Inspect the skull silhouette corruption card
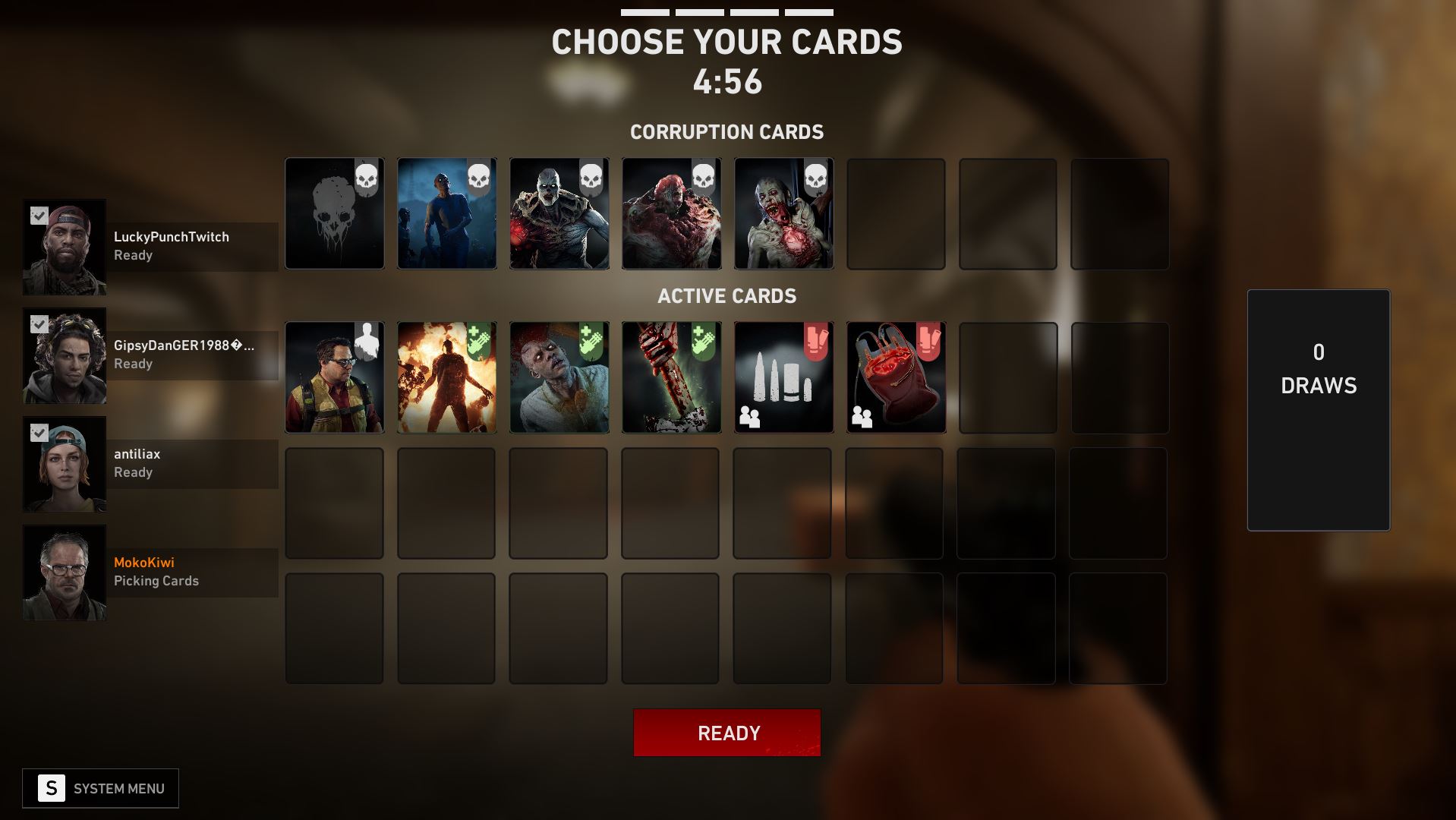The height and width of the screenshot is (820, 1456). (x=335, y=213)
